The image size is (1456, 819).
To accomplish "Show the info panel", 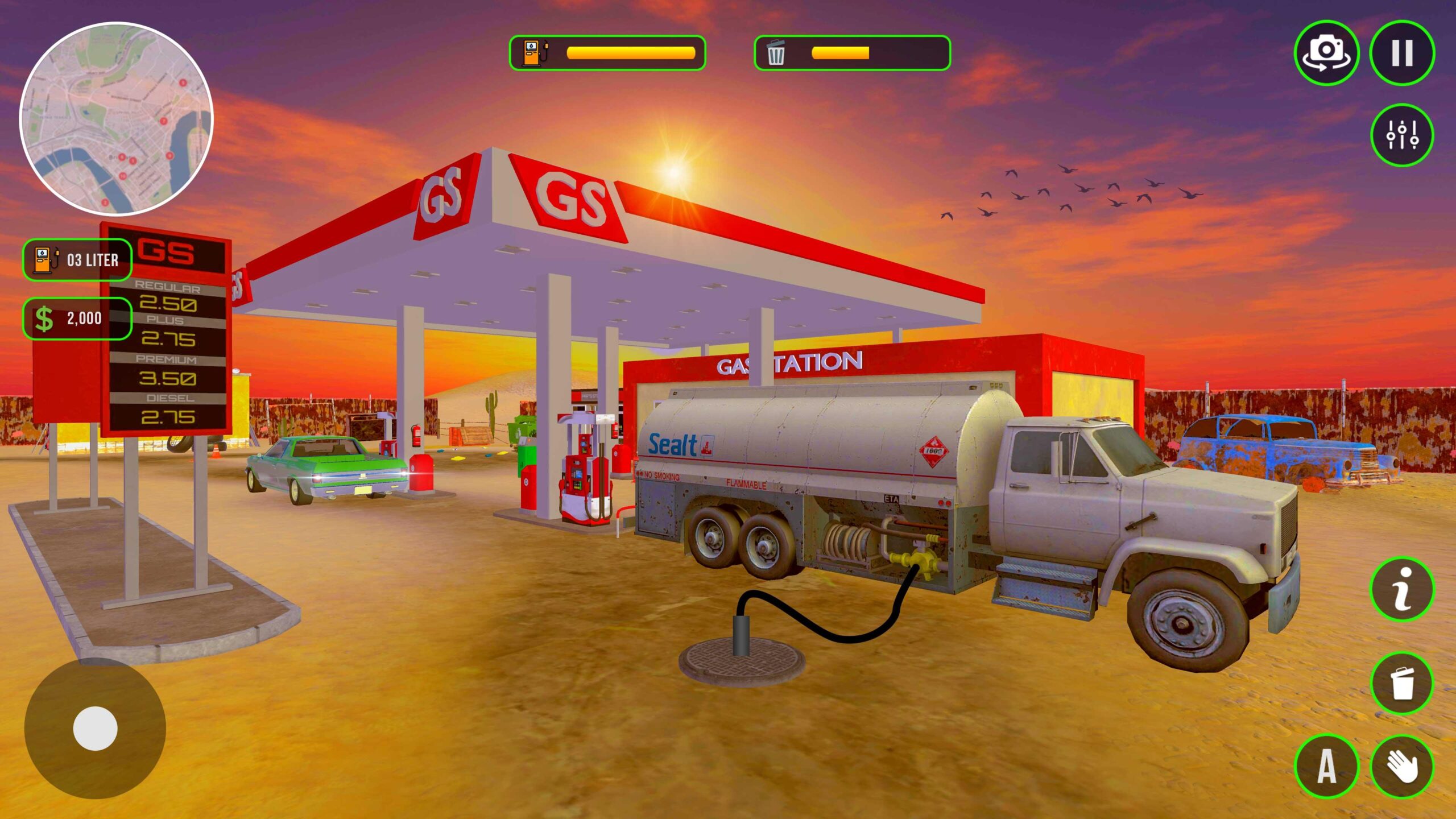I will [x=1402, y=589].
